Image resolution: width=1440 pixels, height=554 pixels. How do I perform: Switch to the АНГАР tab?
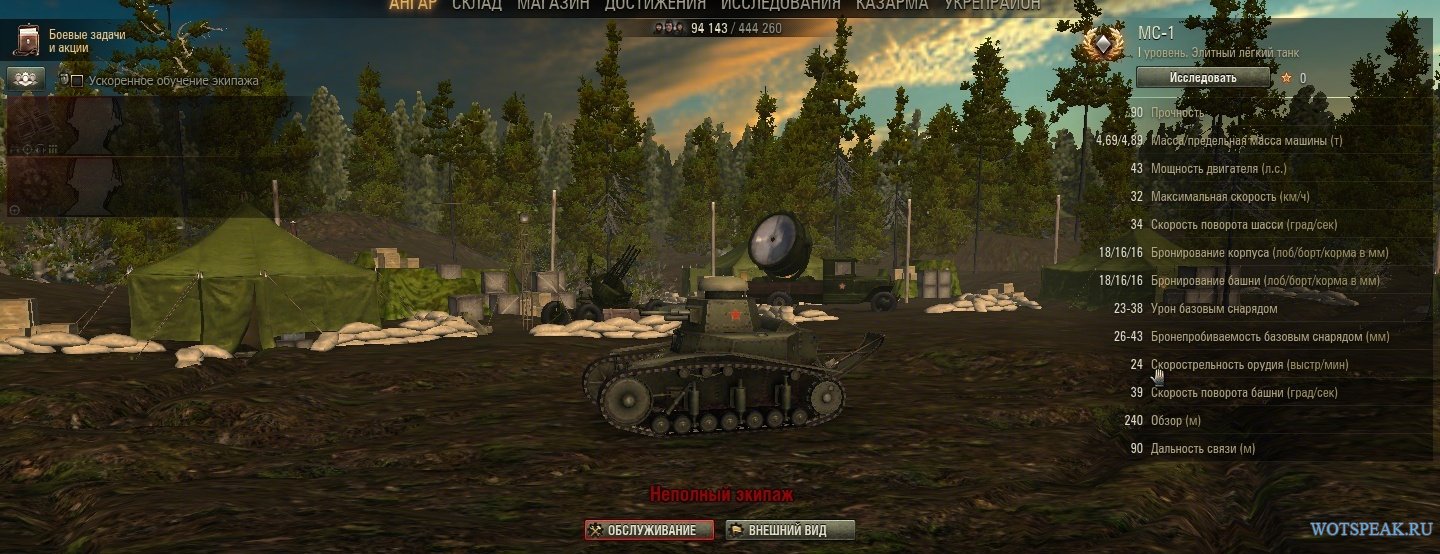415,5
